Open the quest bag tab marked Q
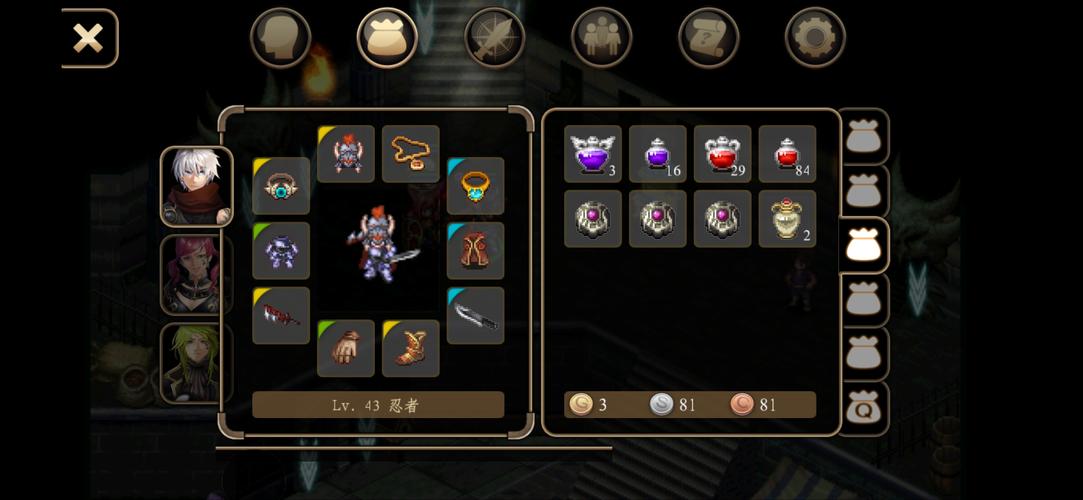Screen dimensions: 1083x500 pyautogui.click(x=862, y=409)
